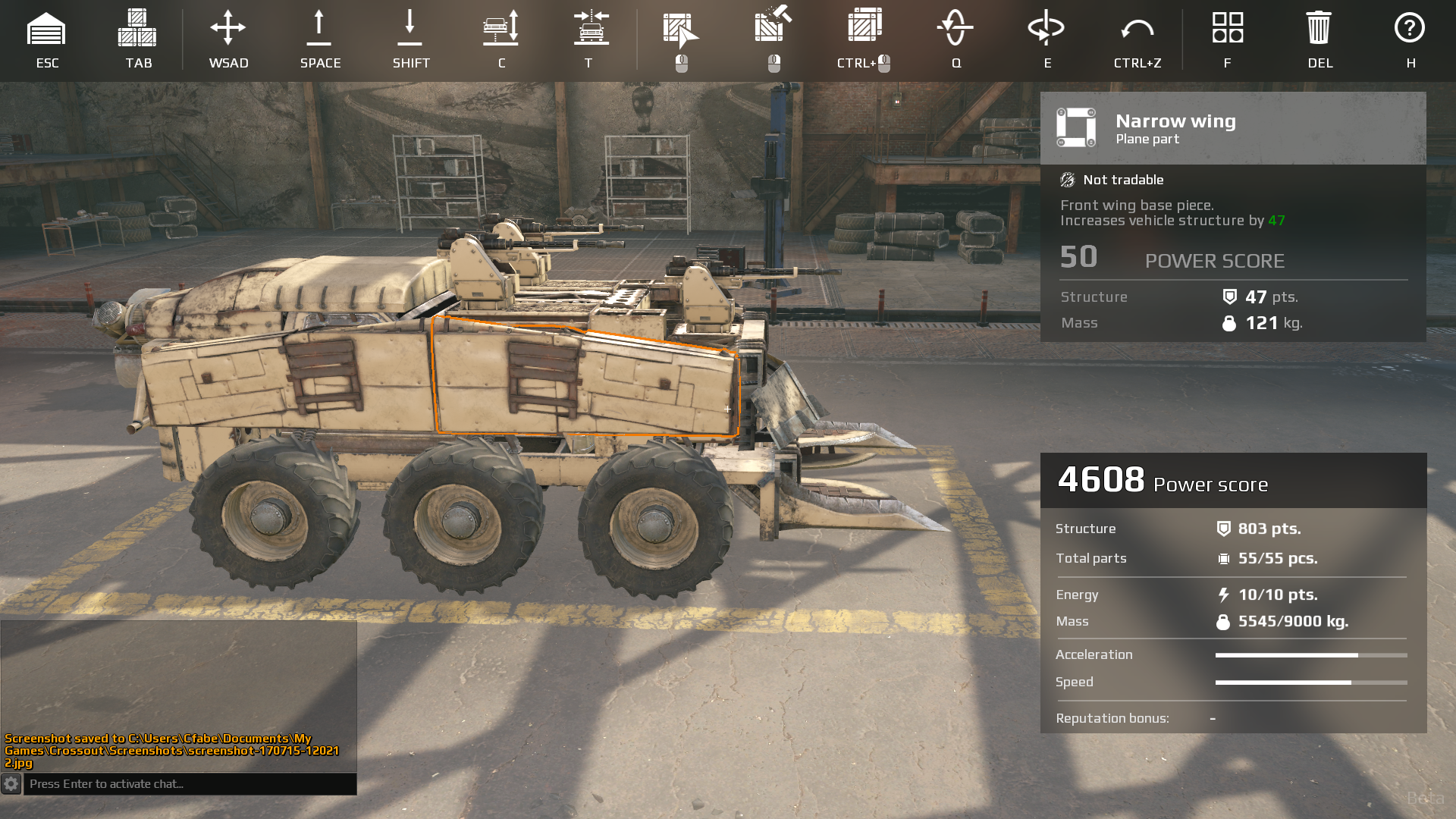The image size is (1456, 819).
Task: Open chat settings gear icon
Action: [x=11, y=784]
